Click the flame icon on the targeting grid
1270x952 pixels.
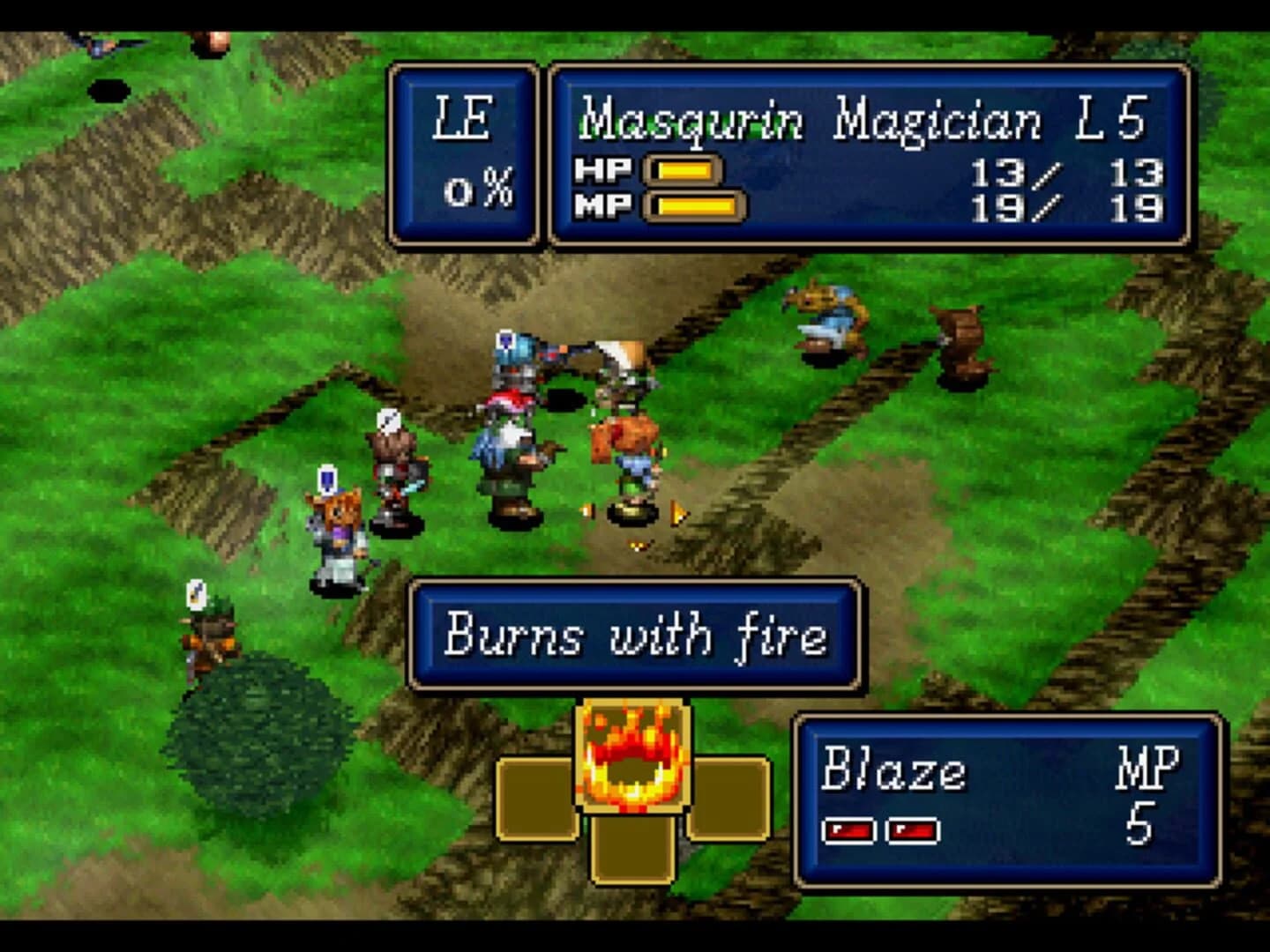coord(633,754)
